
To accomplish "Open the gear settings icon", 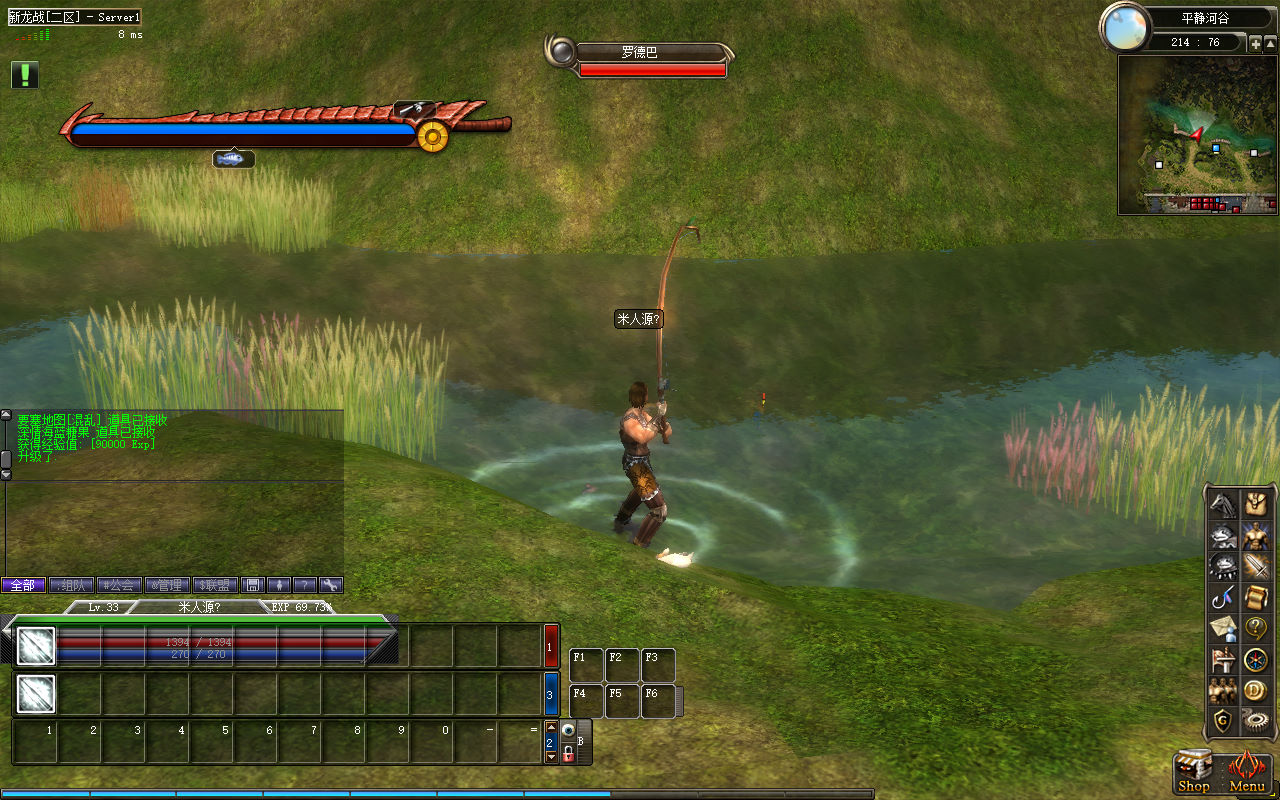I will pyautogui.click(x=1256, y=720).
